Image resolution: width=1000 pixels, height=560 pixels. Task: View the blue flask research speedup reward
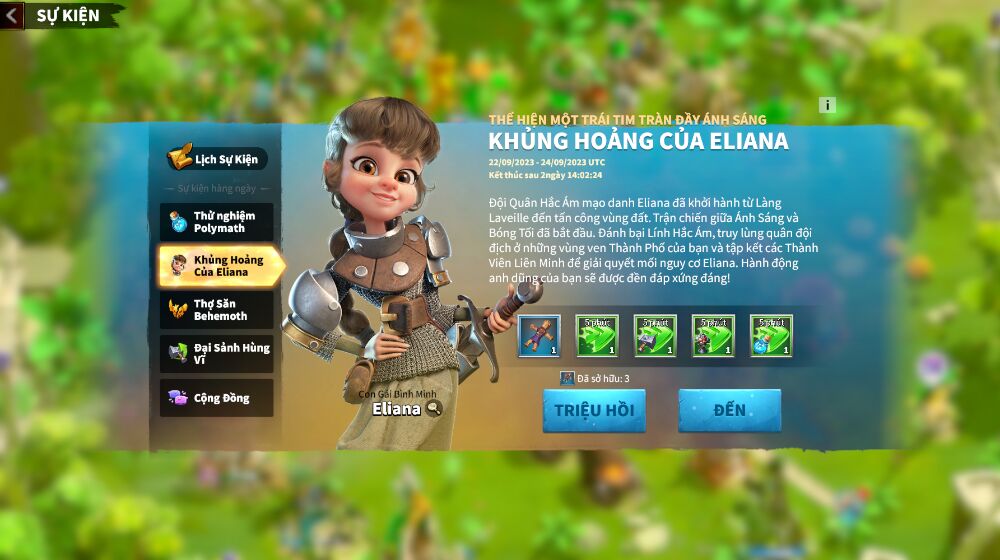click(771, 336)
